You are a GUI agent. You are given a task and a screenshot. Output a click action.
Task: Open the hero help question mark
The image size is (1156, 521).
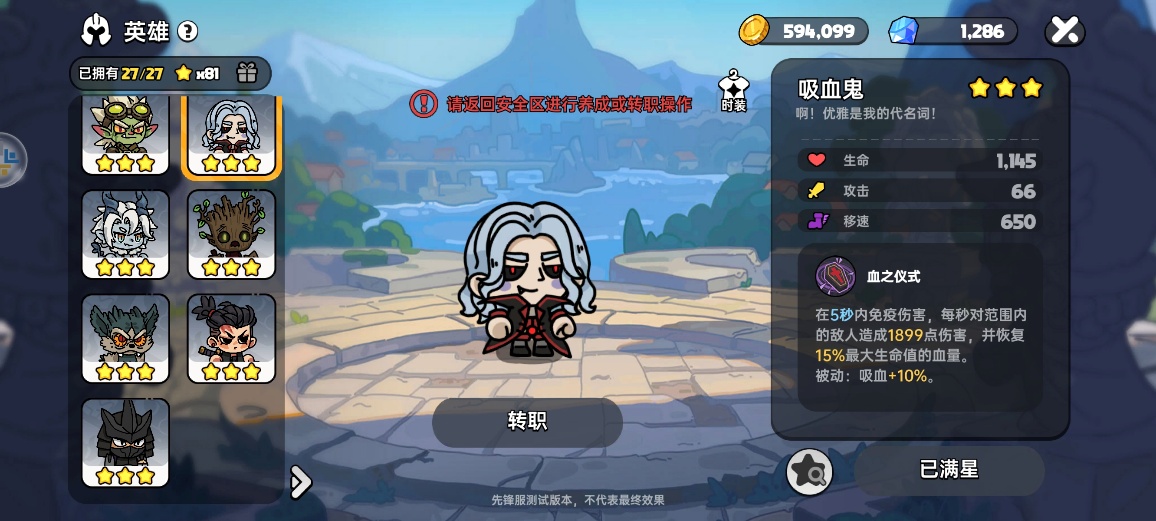coord(187,31)
